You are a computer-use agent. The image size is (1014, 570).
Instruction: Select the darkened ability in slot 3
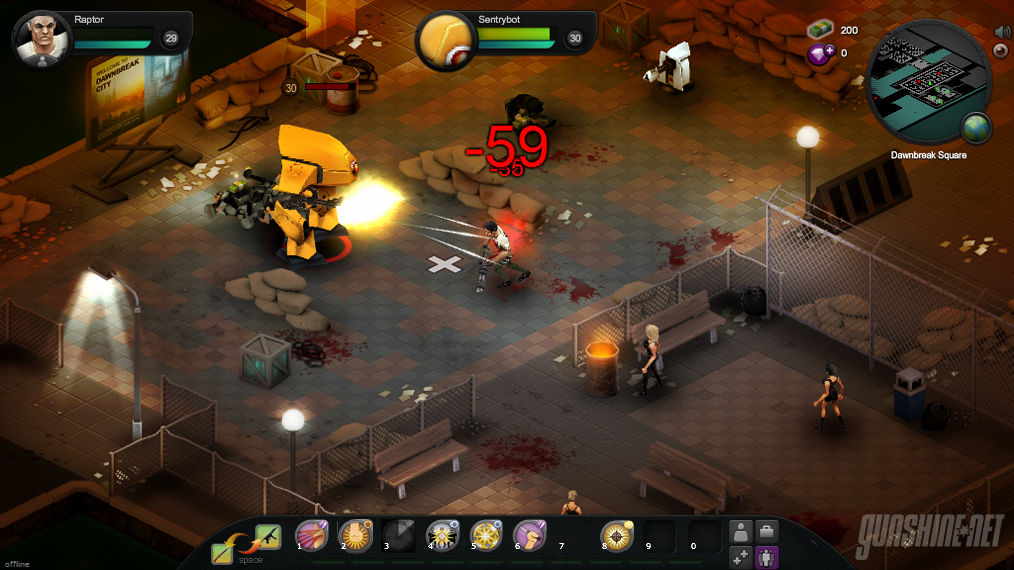[x=399, y=537]
